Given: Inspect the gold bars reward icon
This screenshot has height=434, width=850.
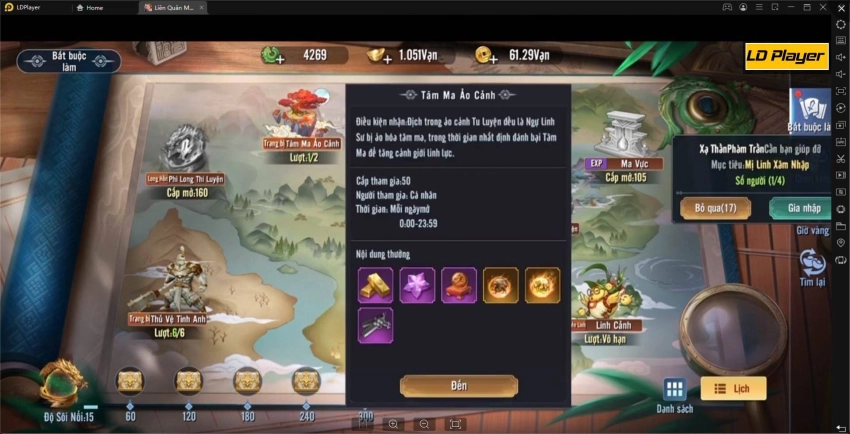Looking at the screenshot, I should coord(375,285).
